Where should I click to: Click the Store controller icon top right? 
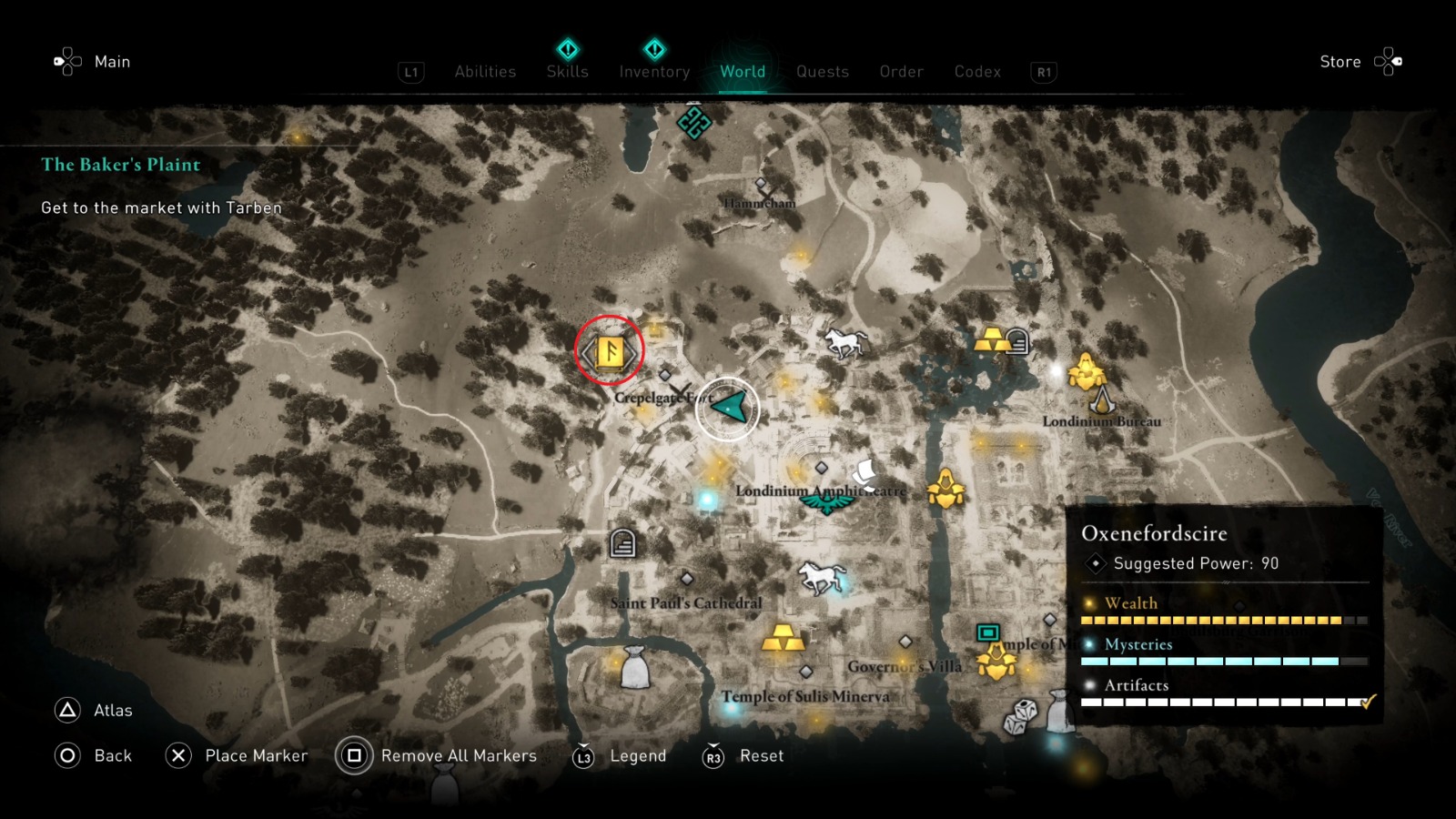tap(1390, 61)
